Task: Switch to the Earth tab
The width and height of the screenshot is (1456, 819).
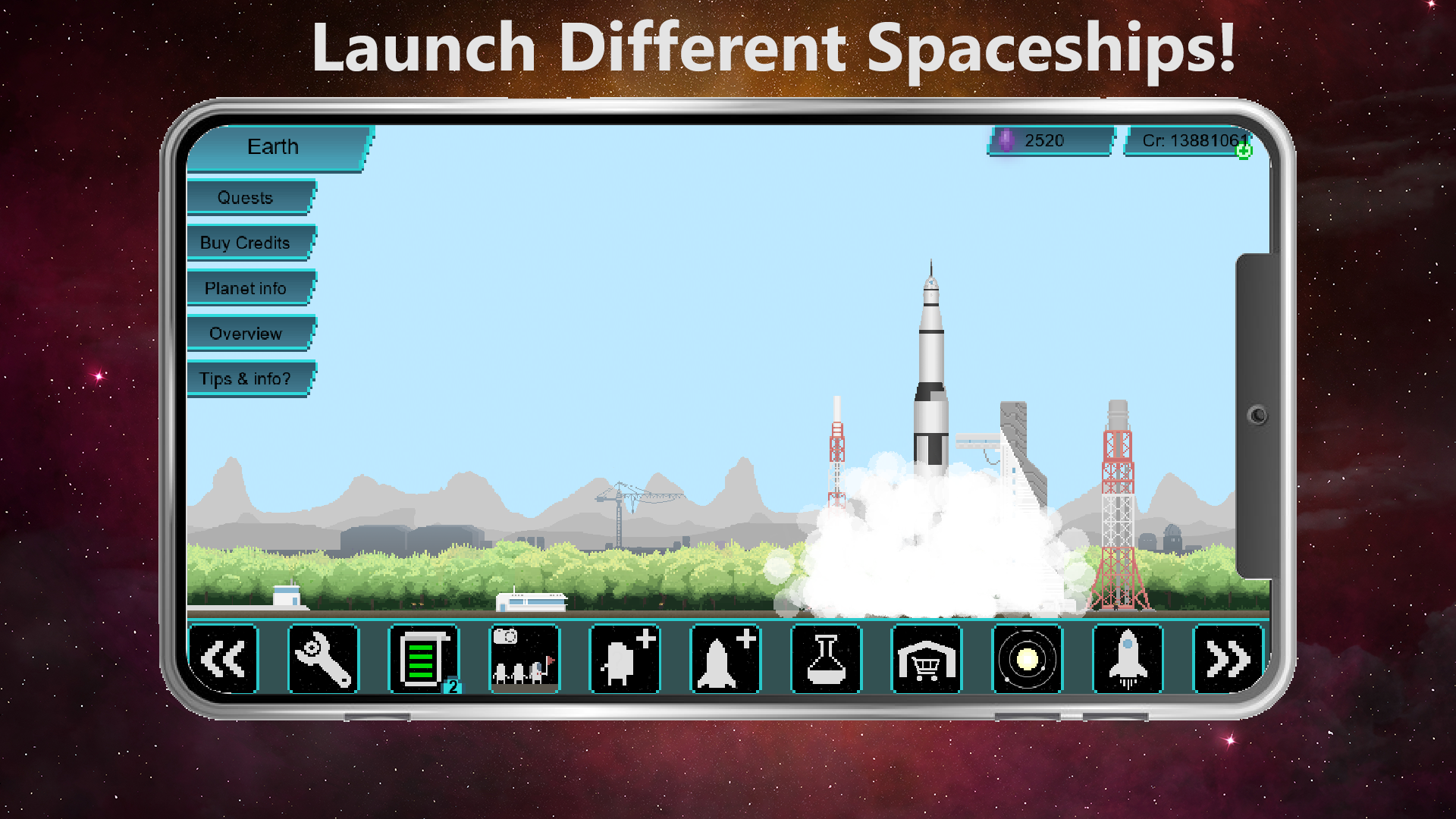Action: pyautogui.click(x=273, y=147)
